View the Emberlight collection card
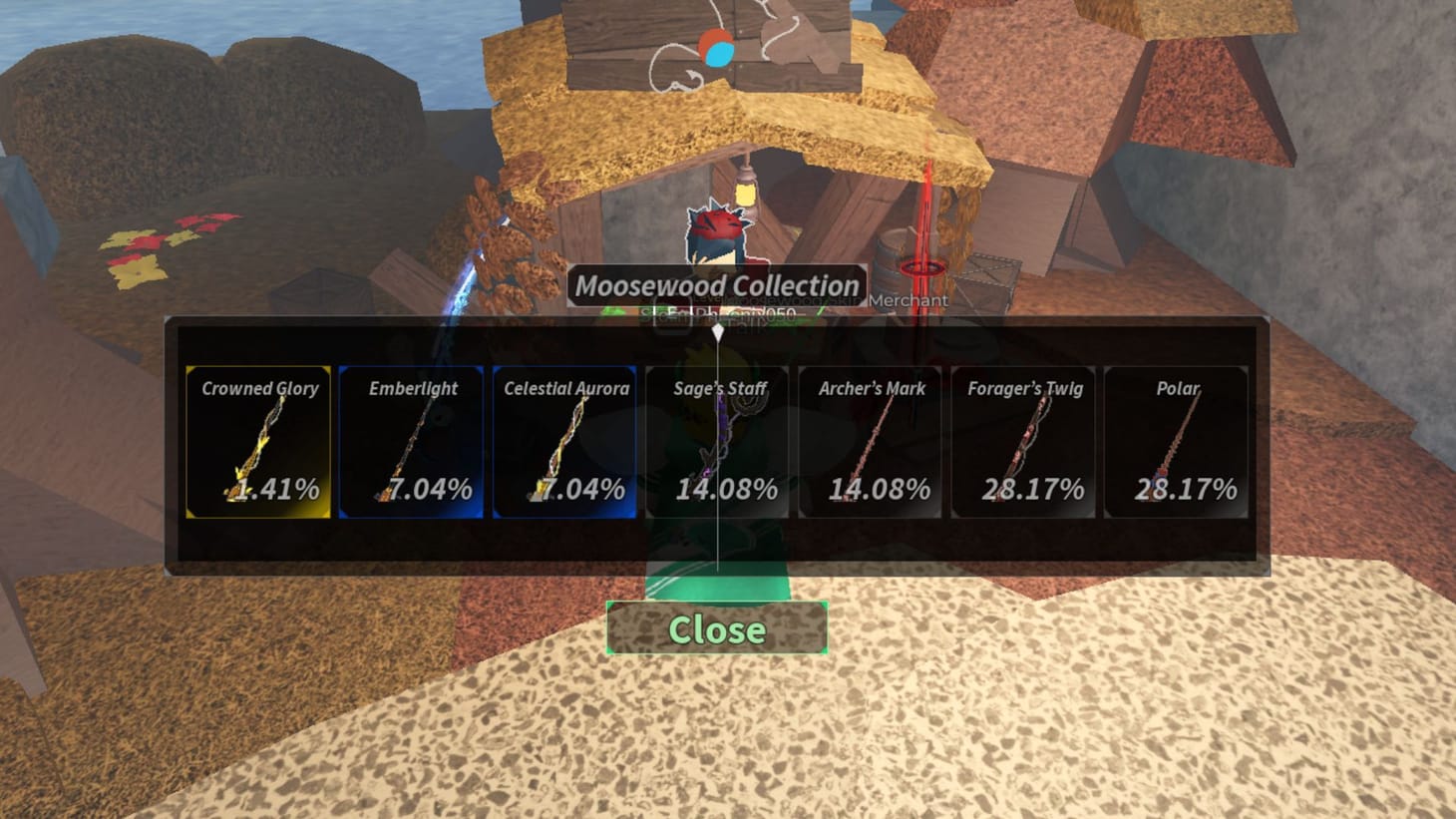 (x=412, y=442)
